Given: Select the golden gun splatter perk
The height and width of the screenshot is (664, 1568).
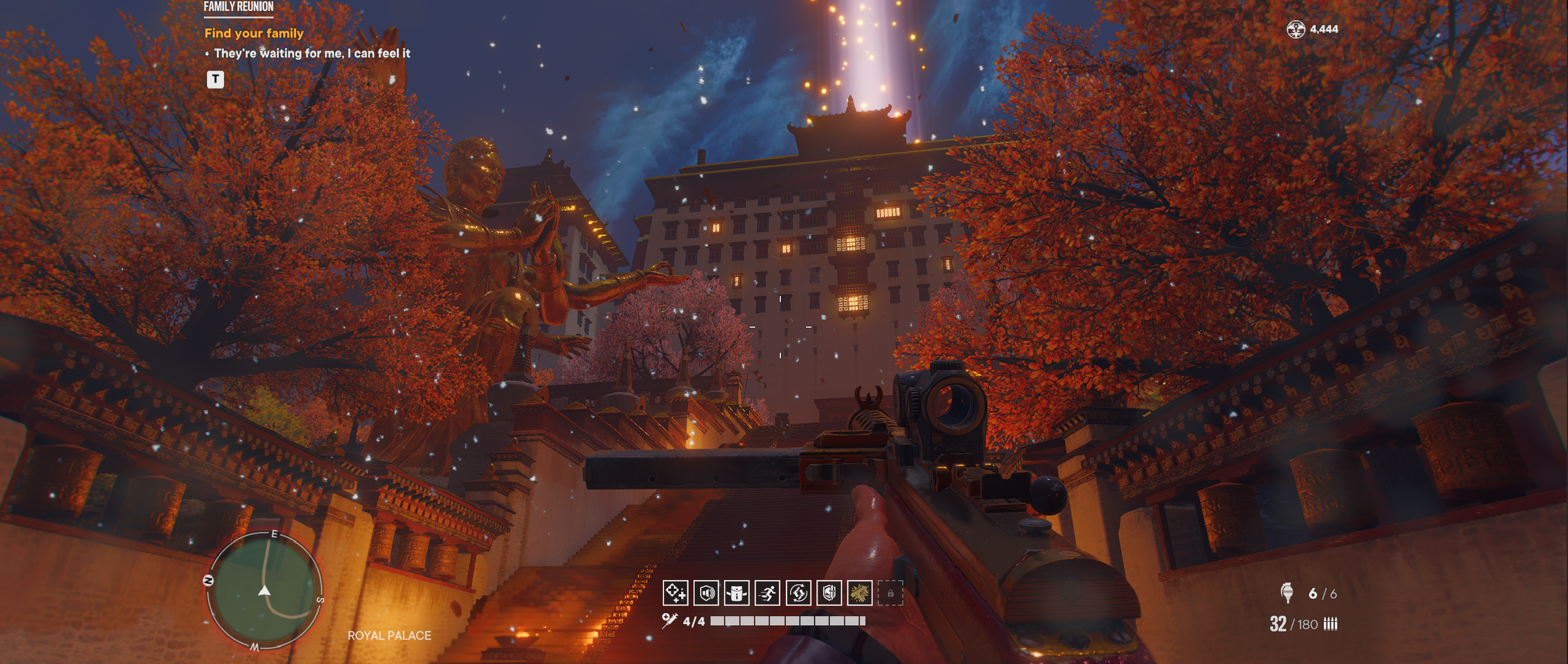Looking at the screenshot, I should (859, 593).
